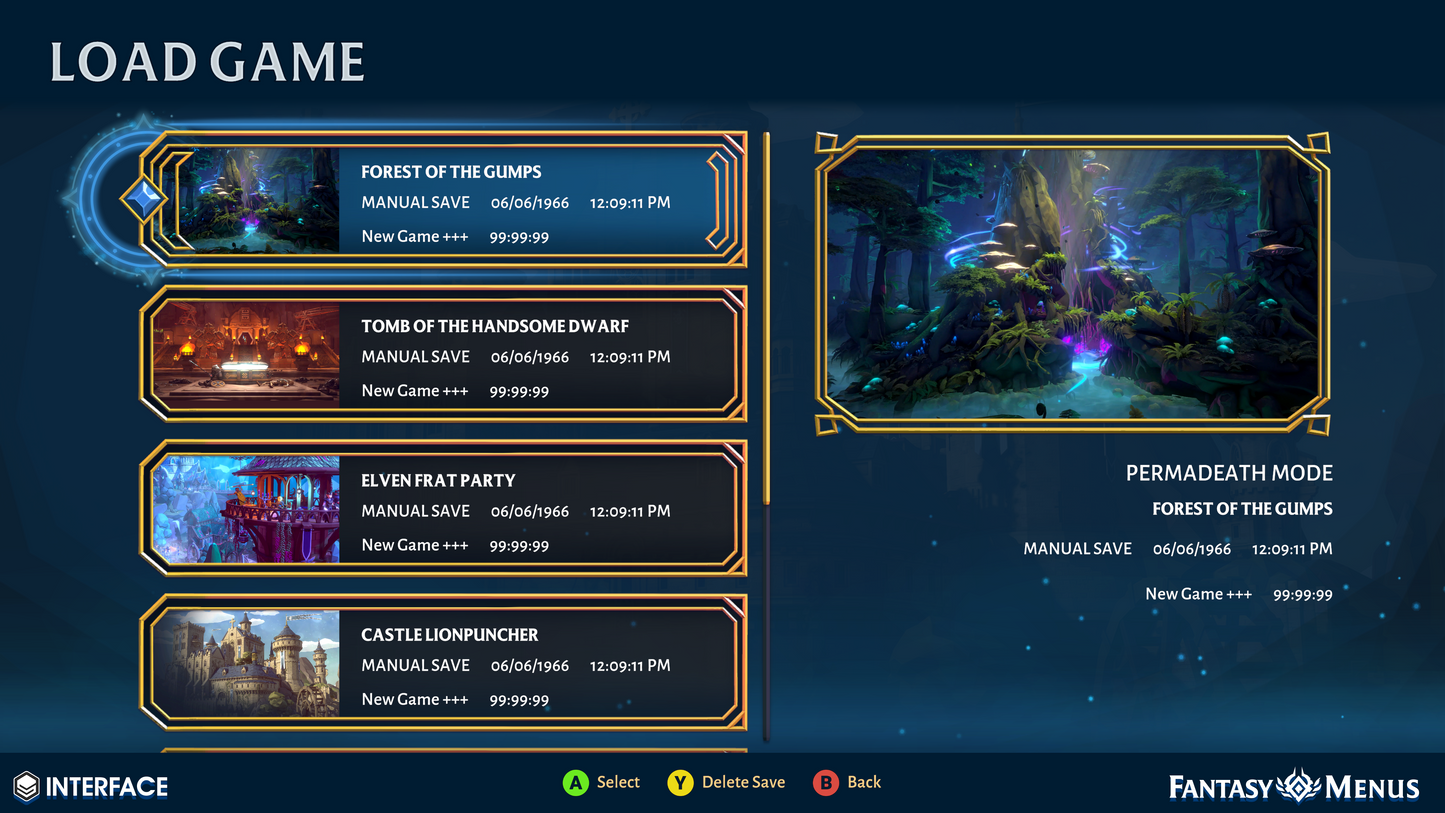Viewport: 1445px width, 813px height.
Task: Confirm with the Select option
Action: coord(601,782)
